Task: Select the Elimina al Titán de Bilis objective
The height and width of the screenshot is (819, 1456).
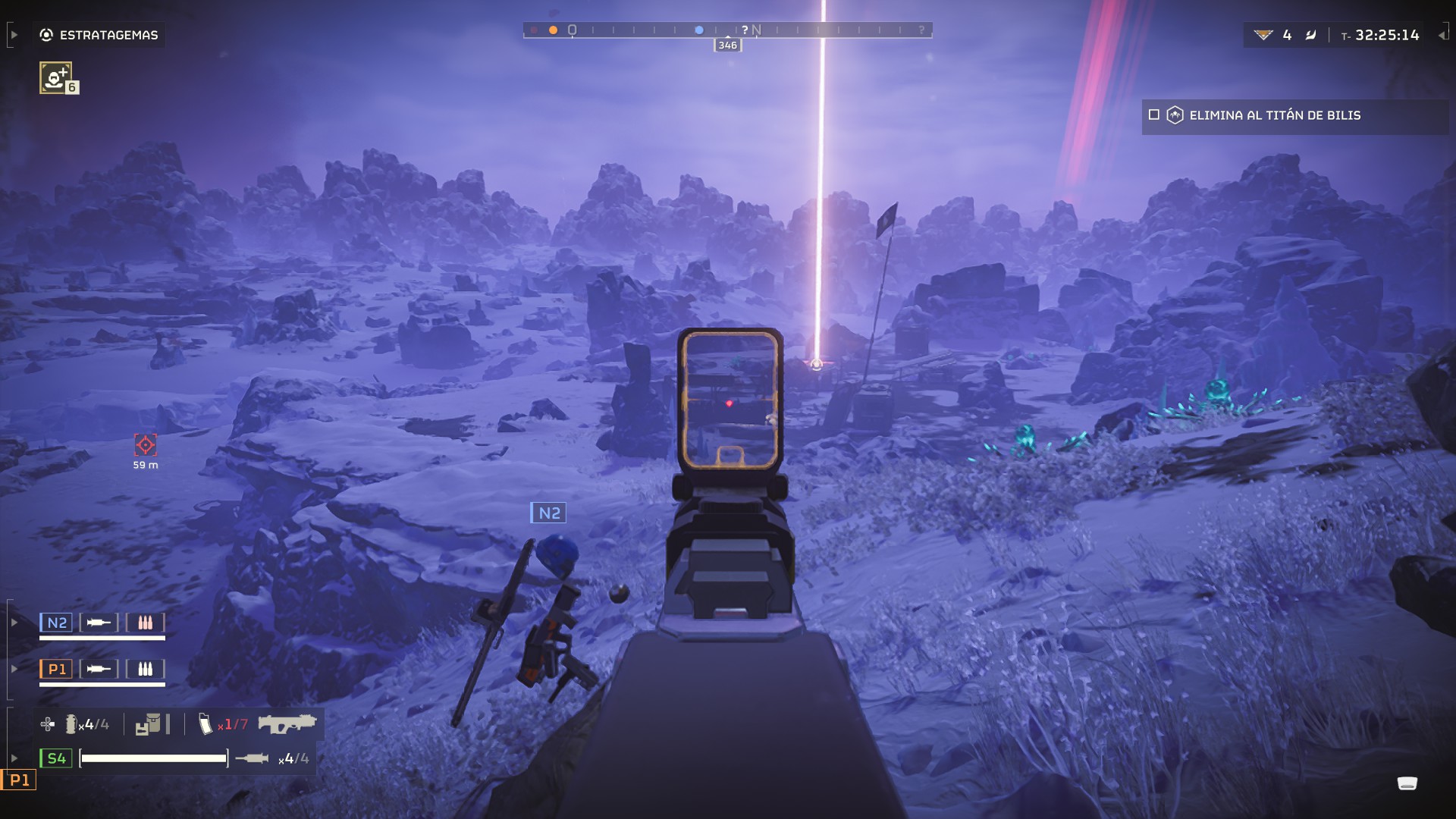Action: pos(1274,115)
